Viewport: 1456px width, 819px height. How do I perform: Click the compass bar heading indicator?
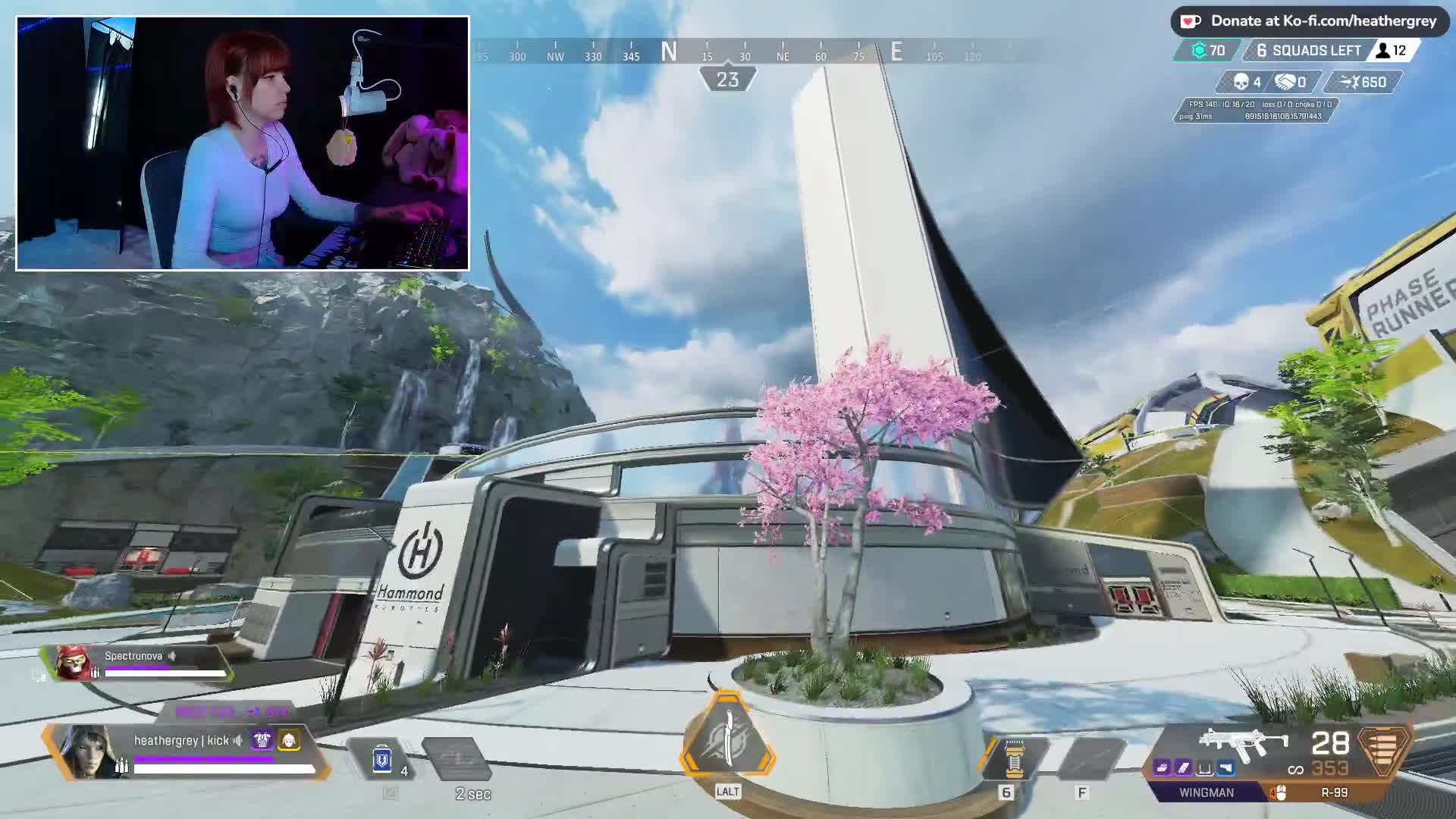(727, 79)
